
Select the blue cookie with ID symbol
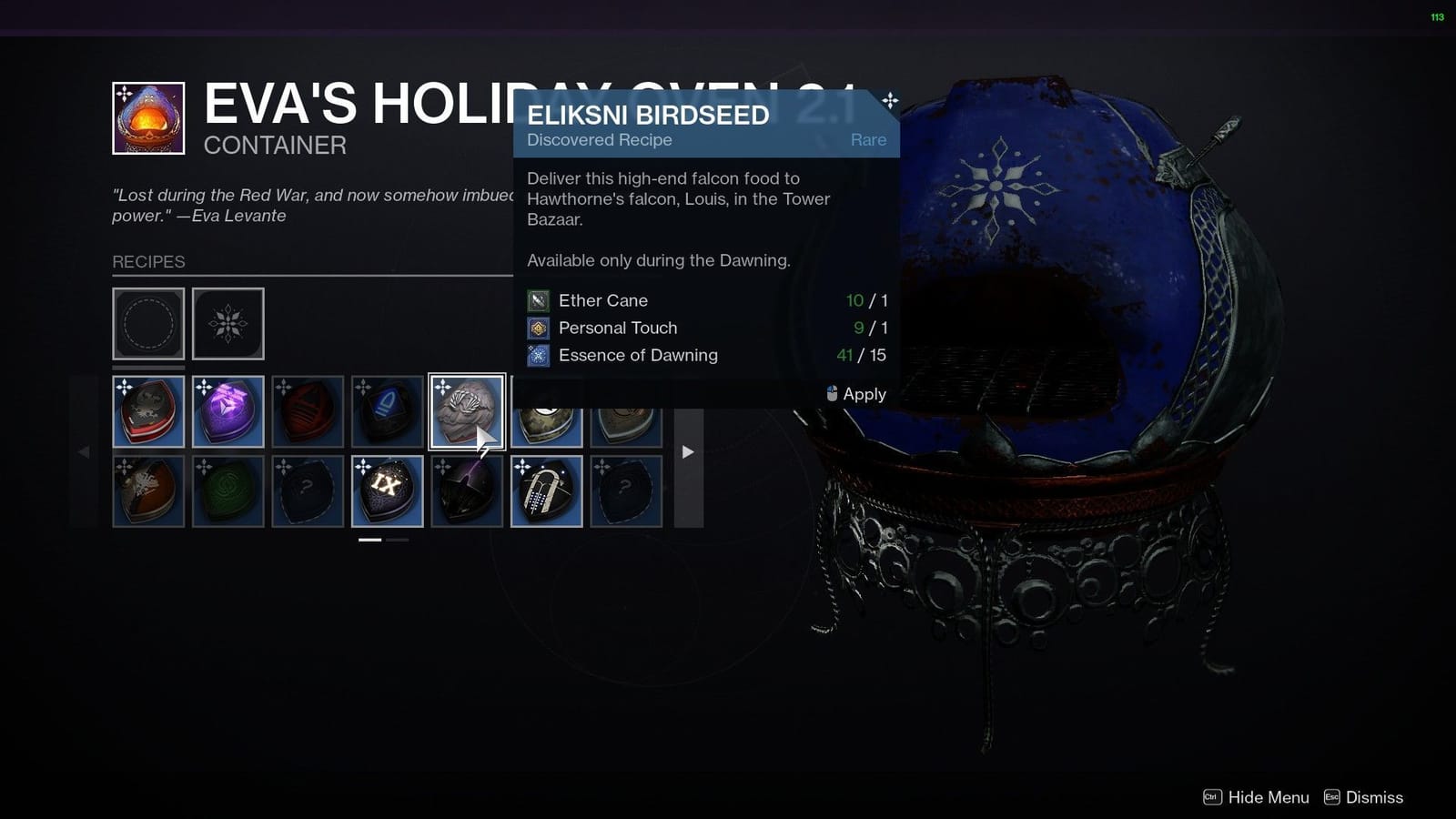pos(387,410)
